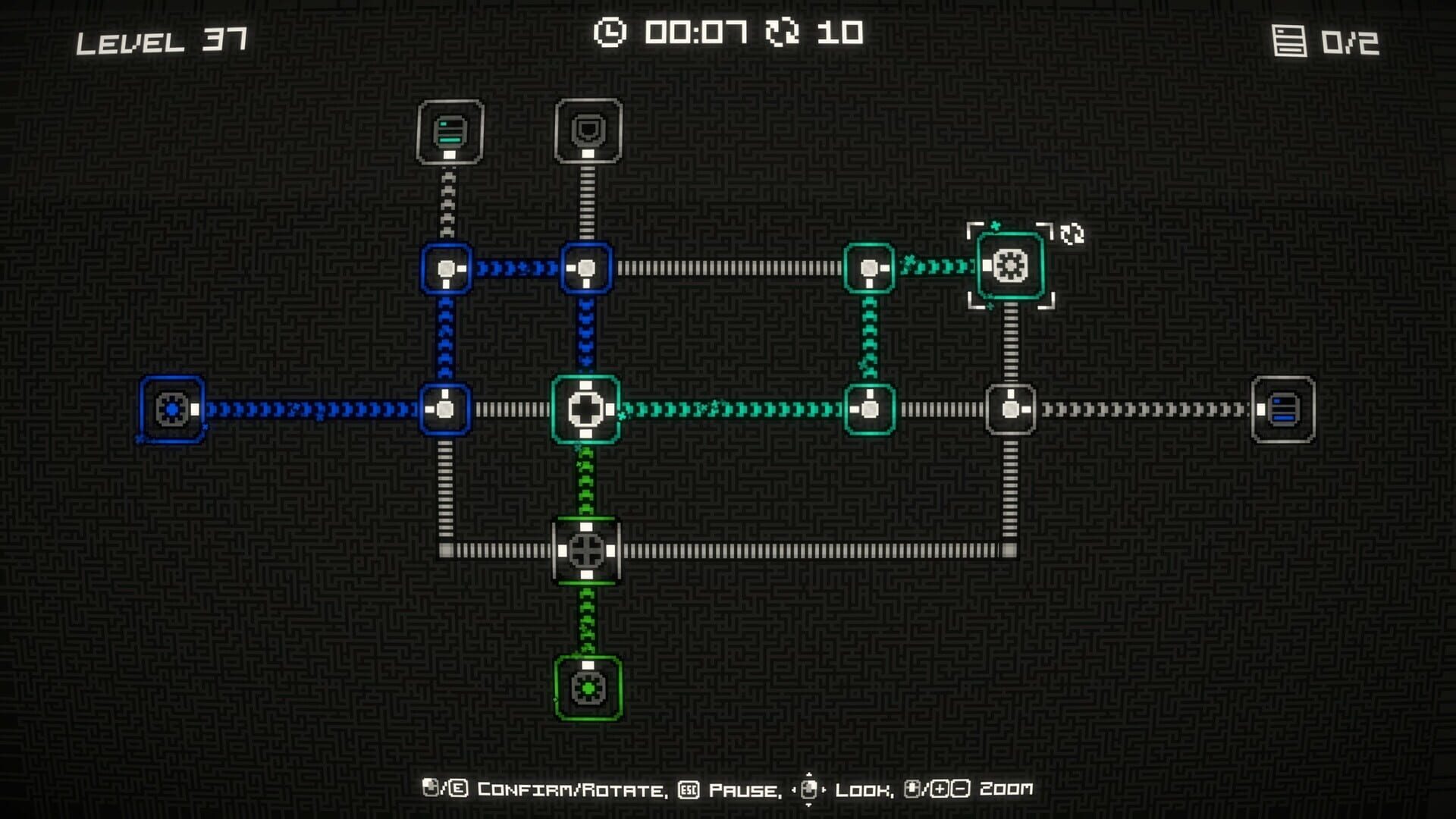This screenshot has height=819, width=1456.
Task: Click the gray server node on the far right
Action: click(x=1283, y=410)
